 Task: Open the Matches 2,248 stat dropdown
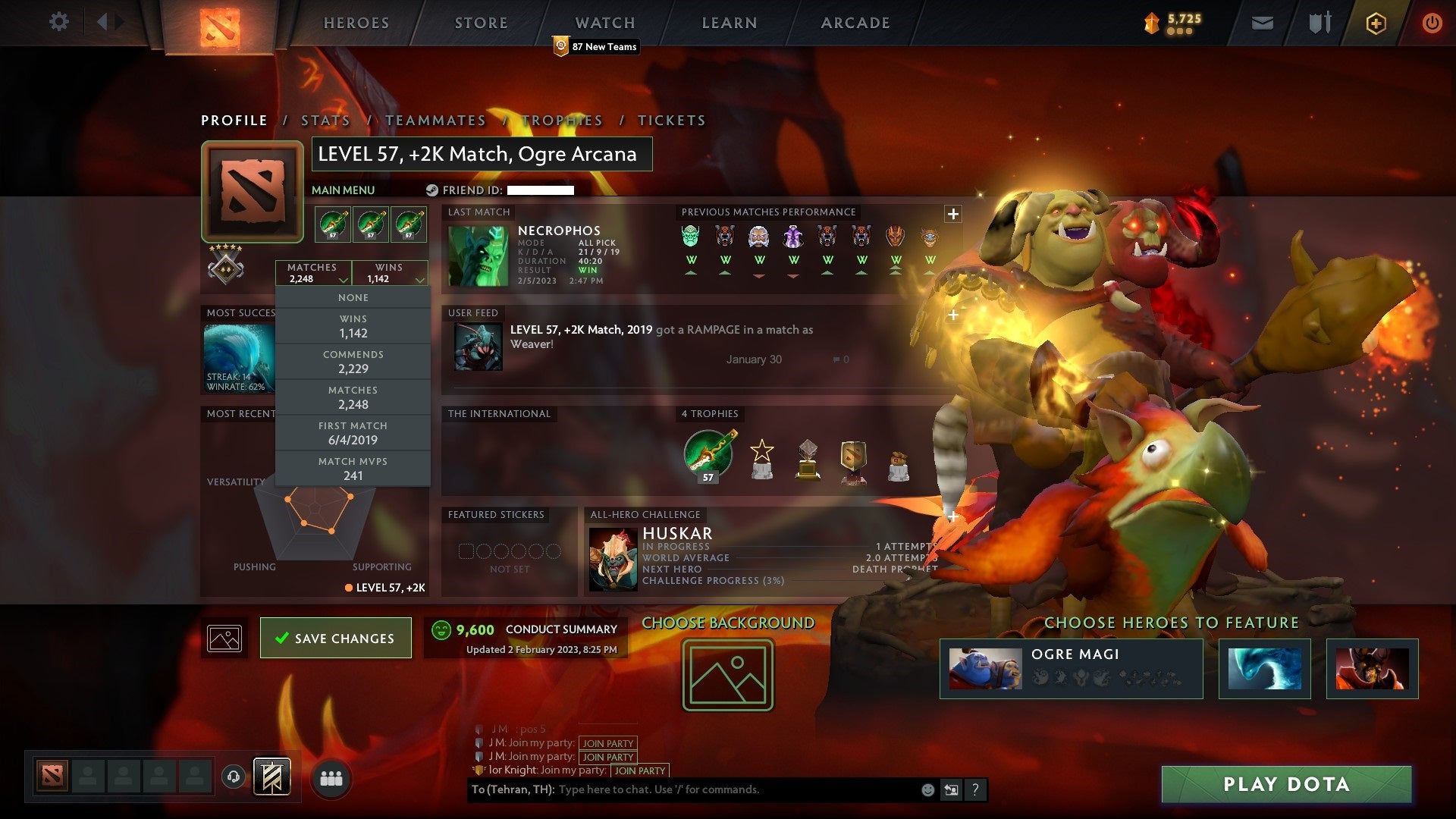(313, 273)
